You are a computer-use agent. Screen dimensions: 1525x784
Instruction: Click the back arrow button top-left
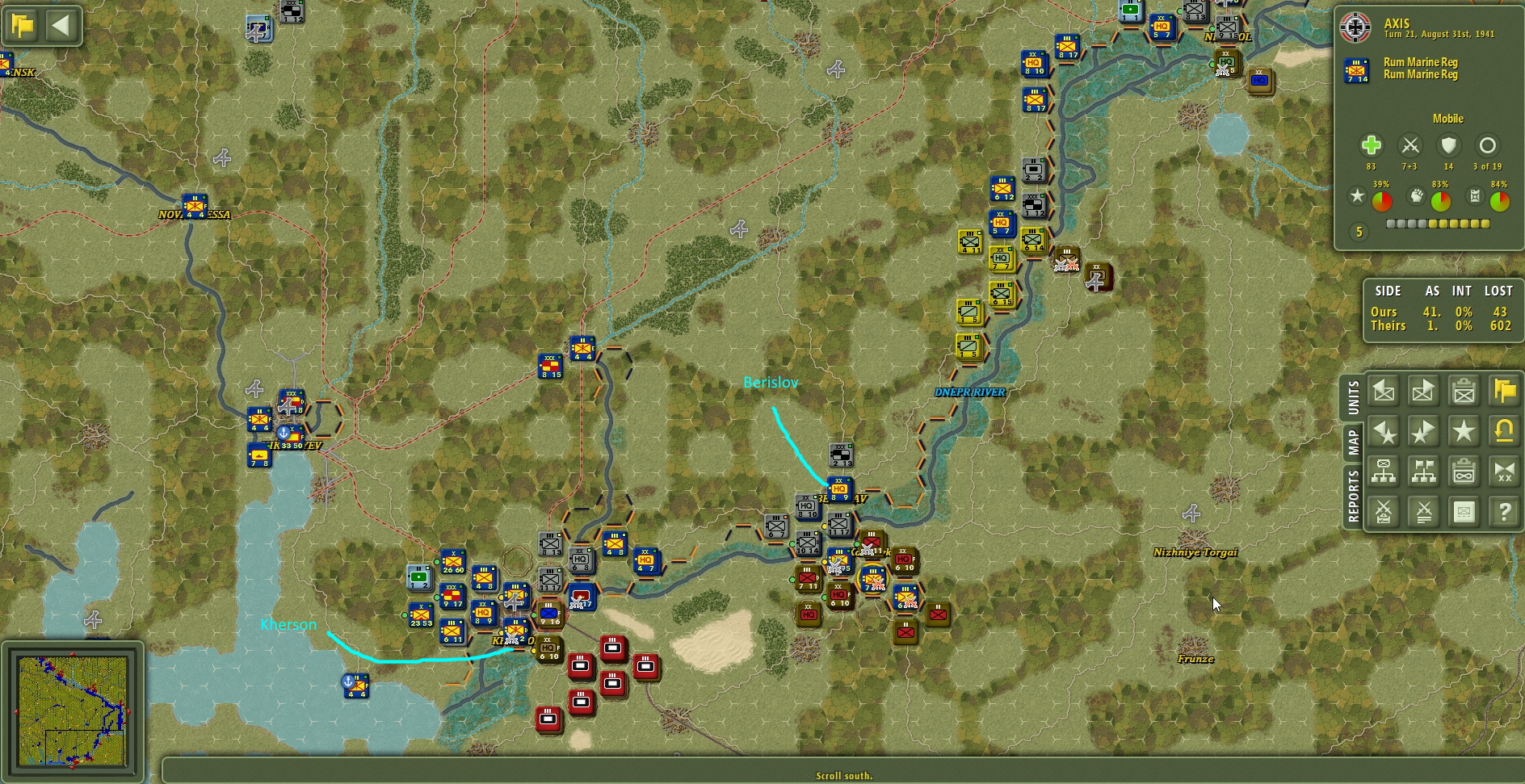(61, 24)
